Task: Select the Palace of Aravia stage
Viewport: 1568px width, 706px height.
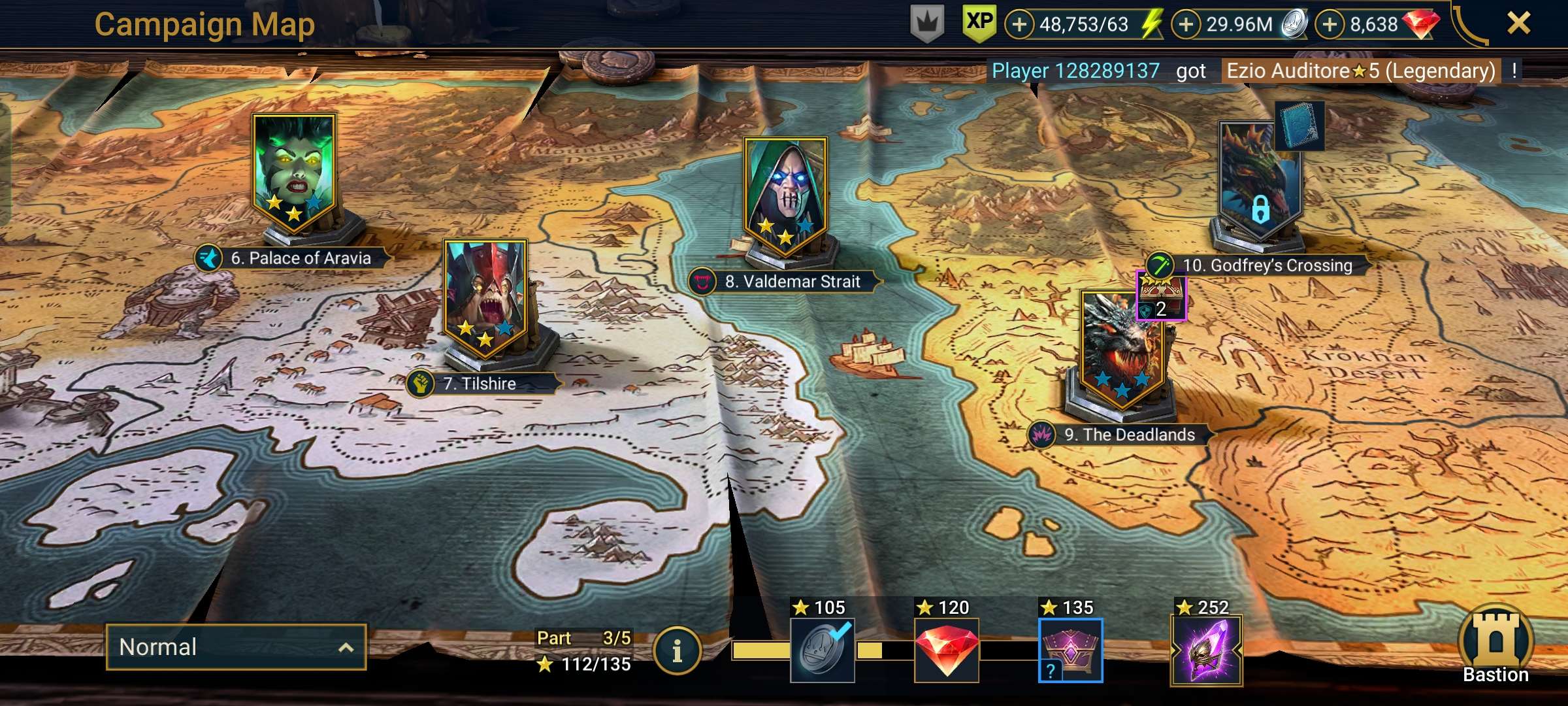Action: (294, 173)
